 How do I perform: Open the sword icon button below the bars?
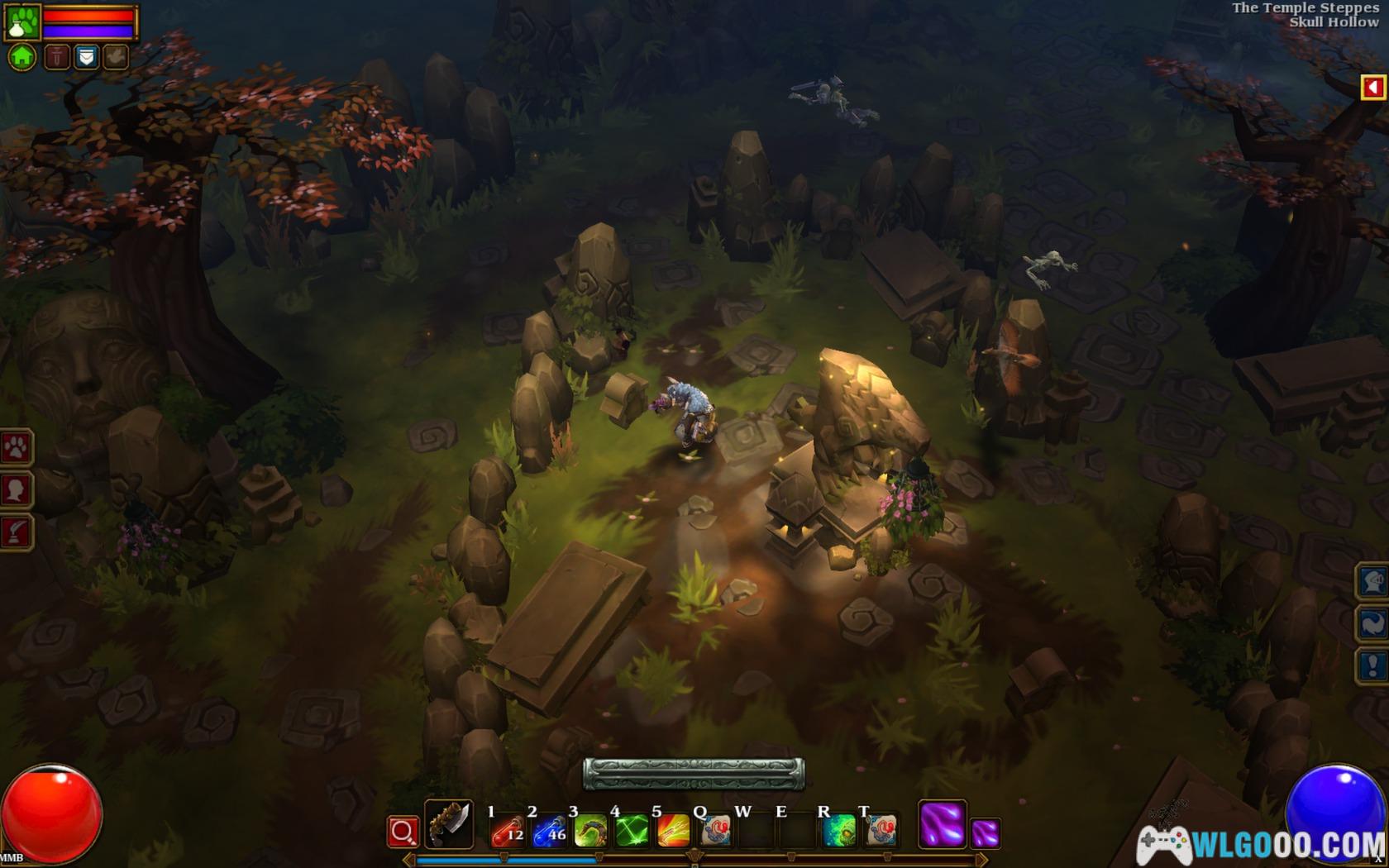pyautogui.click(x=56, y=57)
